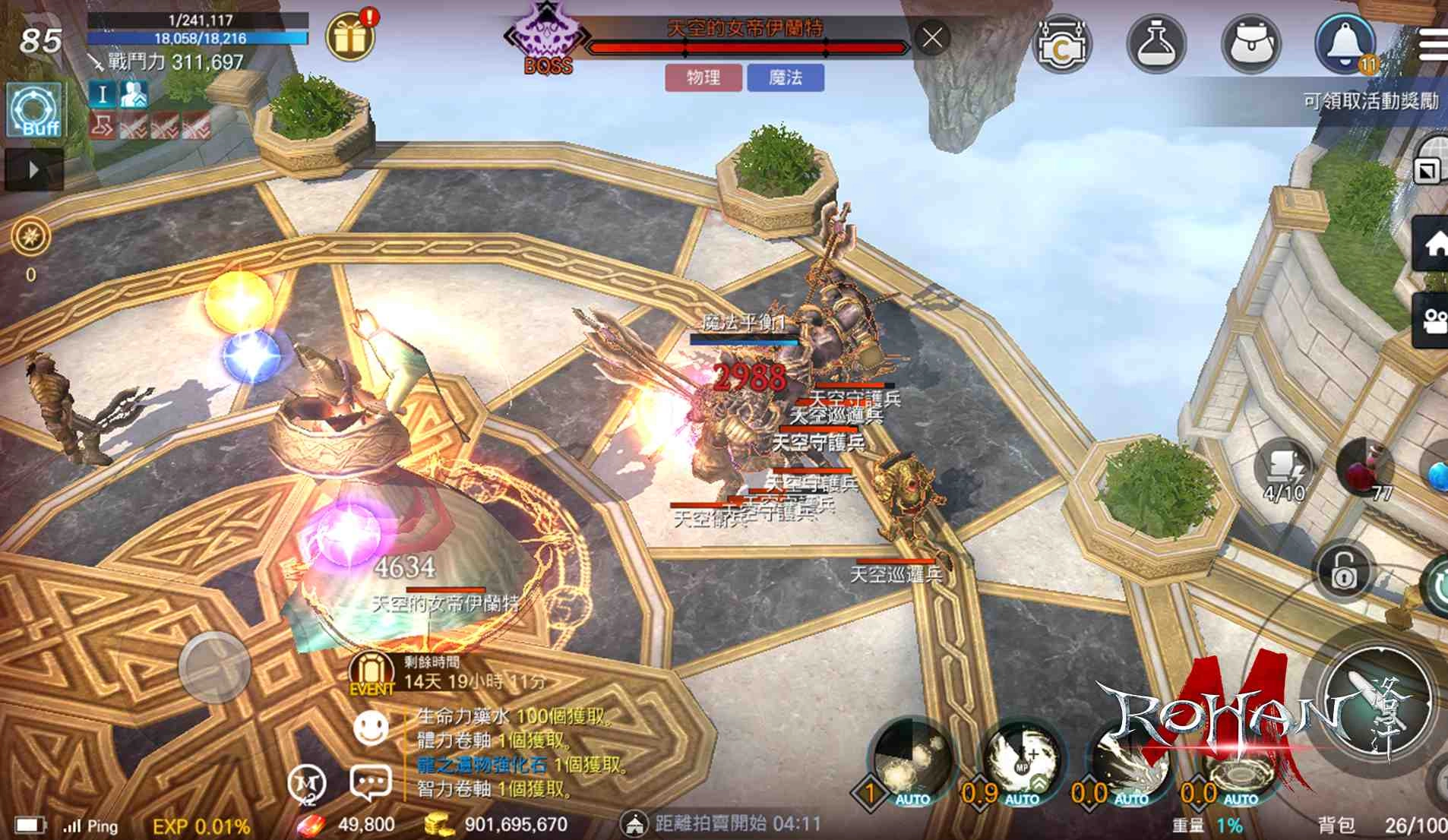The width and height of the screenshot is (1448, 840).
Task: Check the notification bell
Action: [1345, 43]
